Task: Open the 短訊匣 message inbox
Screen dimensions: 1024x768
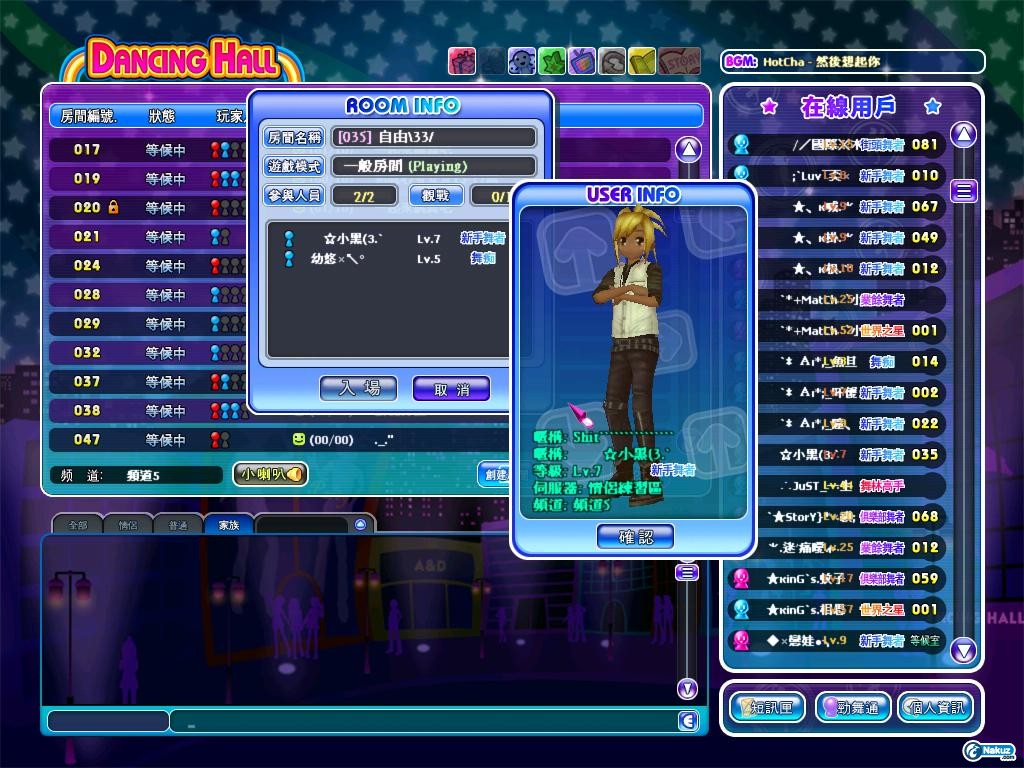Action: click(x=767, y=708)
